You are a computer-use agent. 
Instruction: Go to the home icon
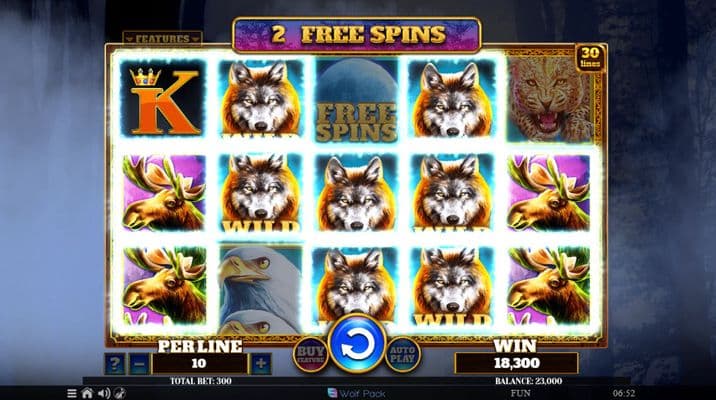tap(87, 393)
